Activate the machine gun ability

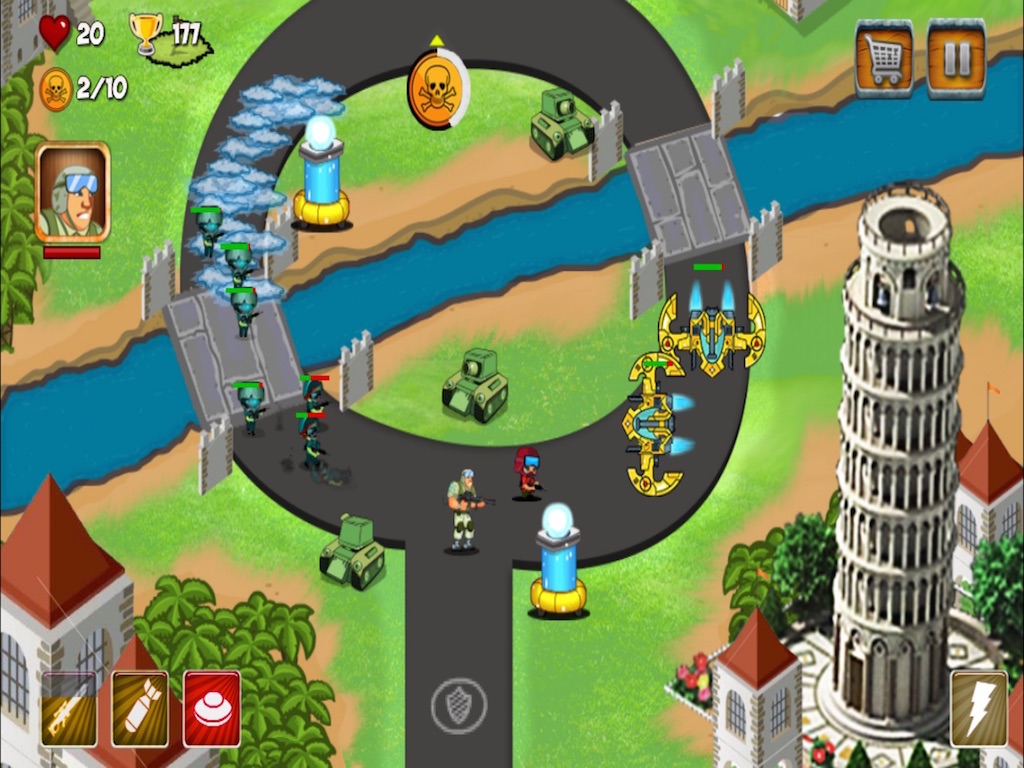69,708
